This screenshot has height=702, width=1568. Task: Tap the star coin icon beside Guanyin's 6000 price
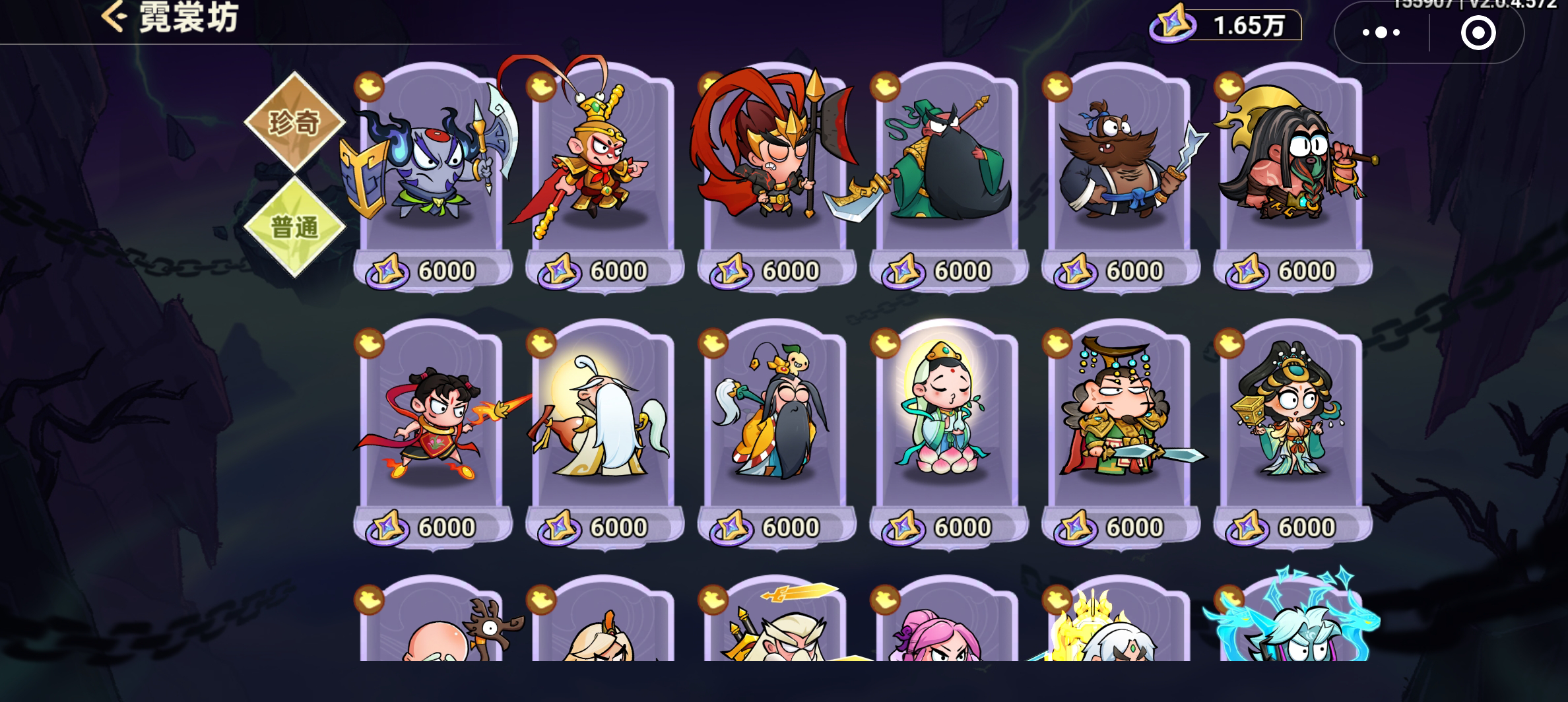905,525
